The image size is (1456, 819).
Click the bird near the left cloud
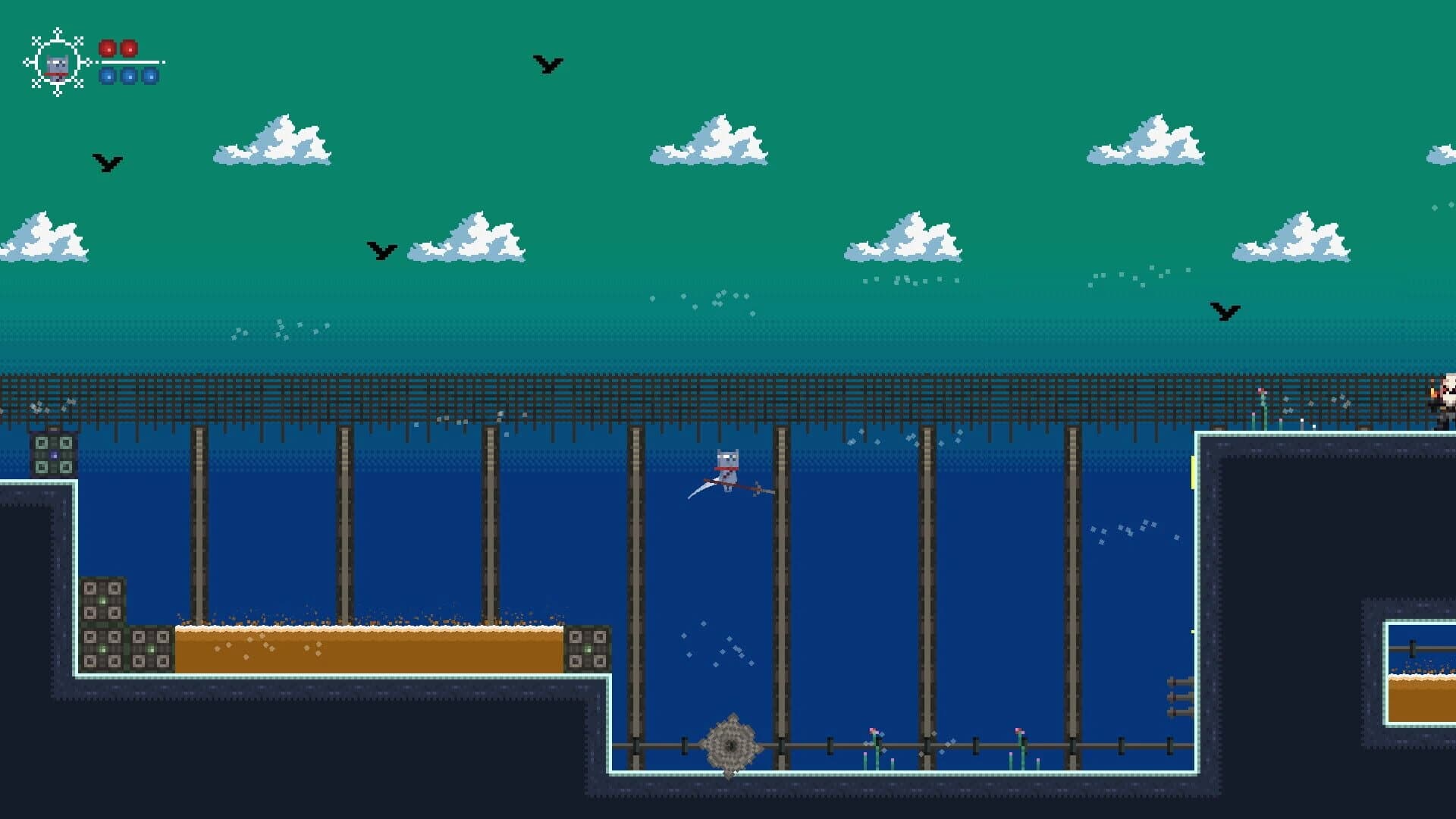point(108,162)
